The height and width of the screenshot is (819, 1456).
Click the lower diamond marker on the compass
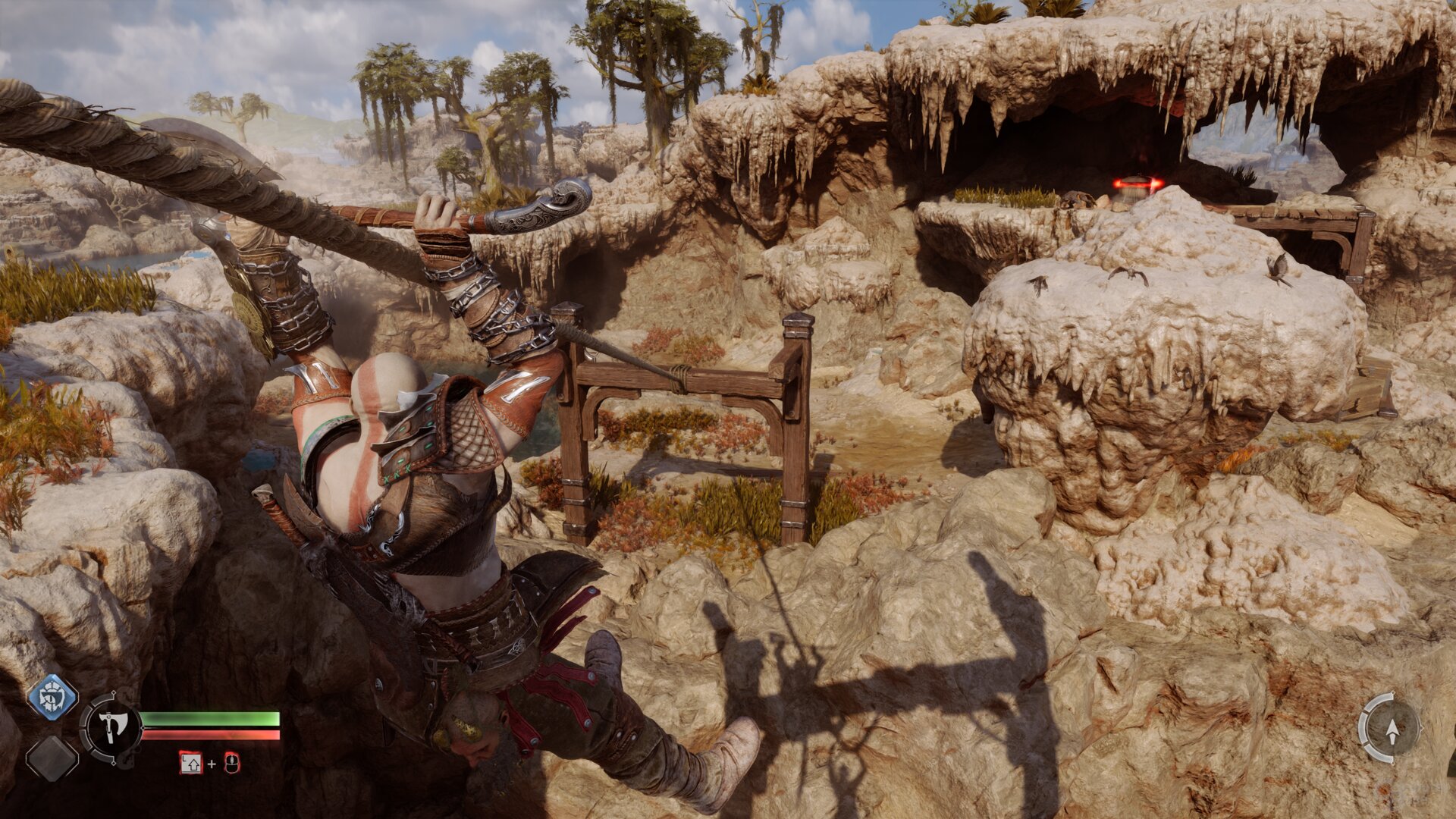(x=1393, y=763)
